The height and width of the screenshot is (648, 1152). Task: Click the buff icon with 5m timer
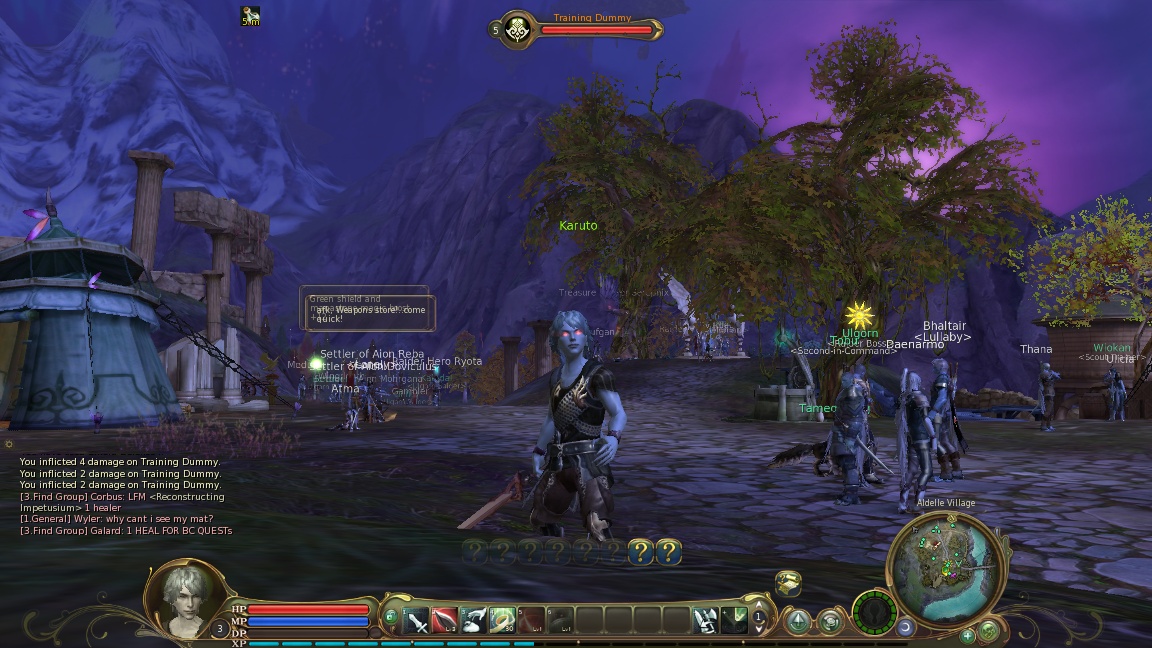point(251,15)
